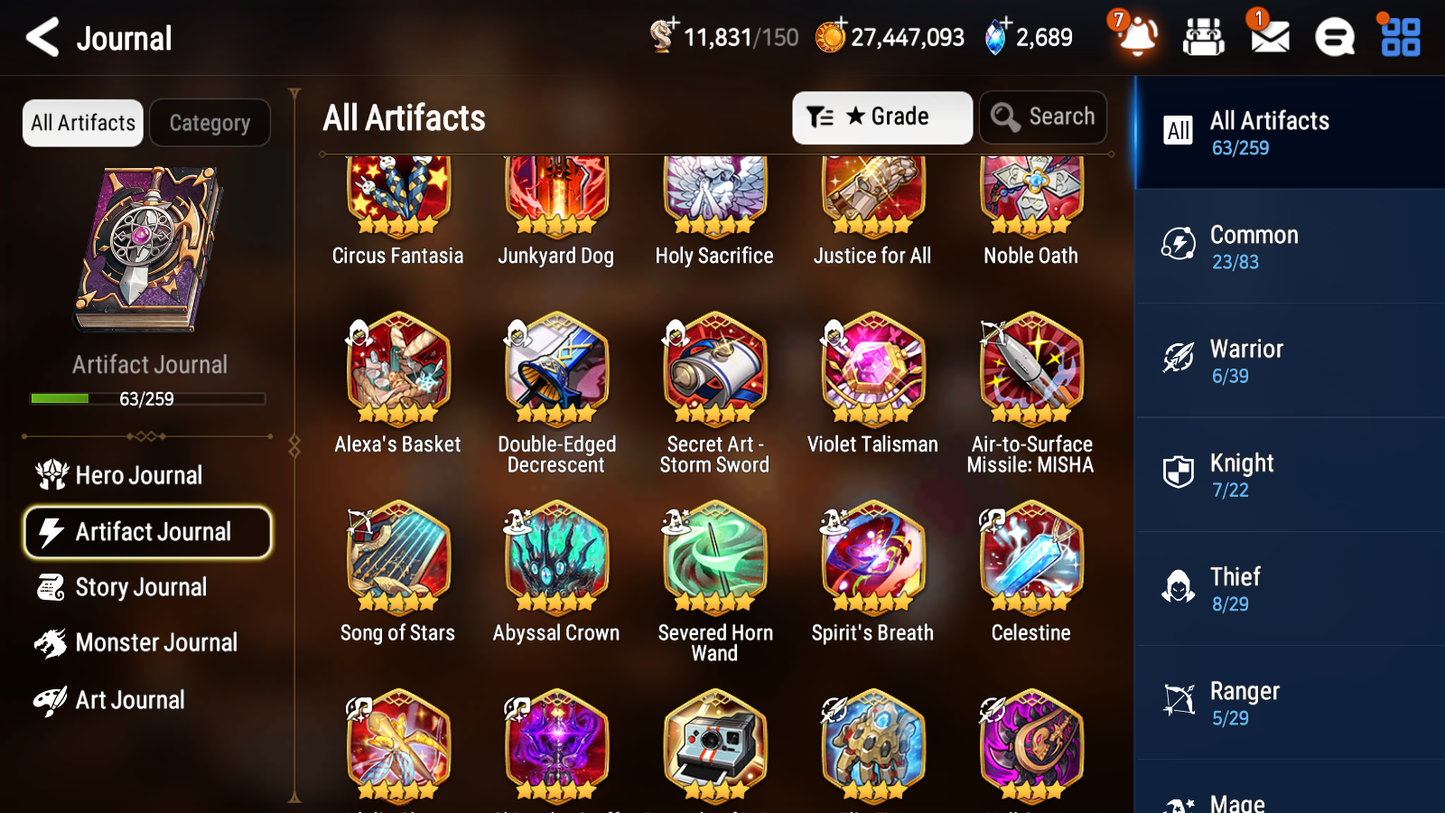Select the Violet Talisman artifact thumbnail
Screen dimensions: 1445x813
(x=872, y=370)
